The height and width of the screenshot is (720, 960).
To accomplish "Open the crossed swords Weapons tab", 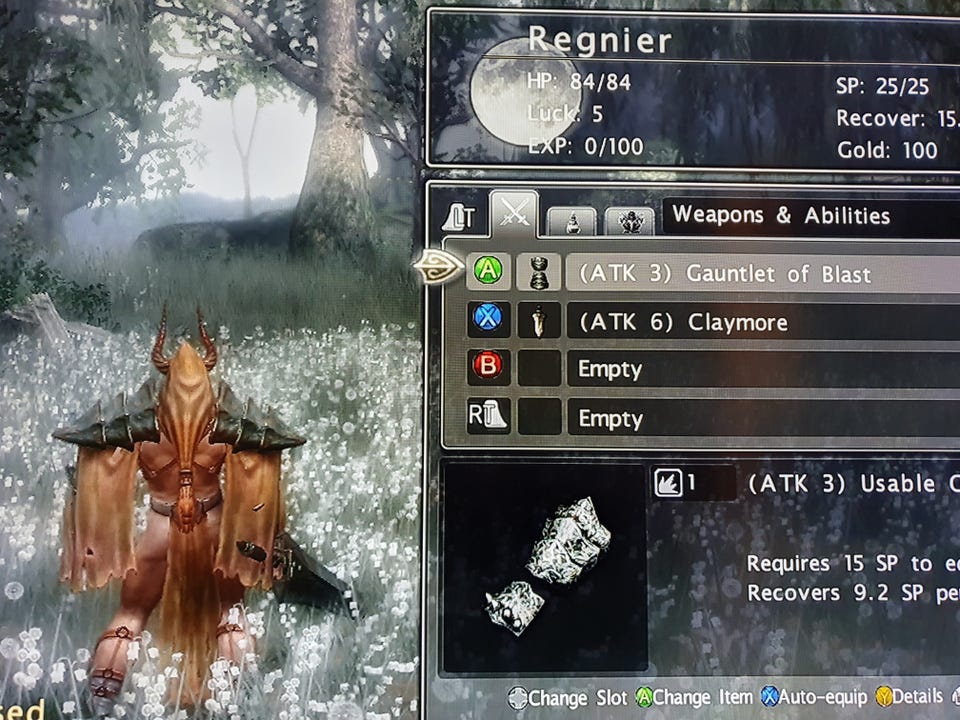I will click(x=514, y=213).
